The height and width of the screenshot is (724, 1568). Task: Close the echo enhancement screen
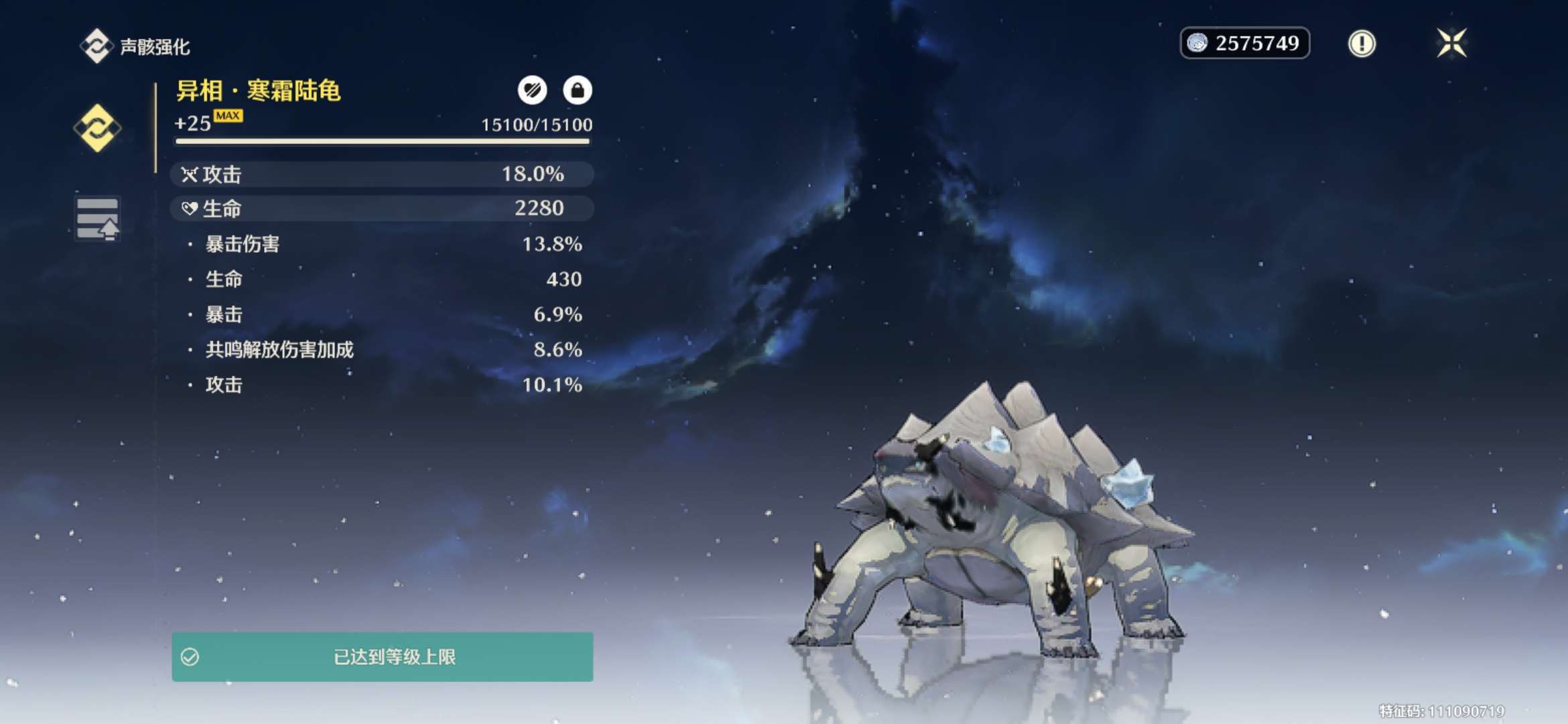[1451, 44]
